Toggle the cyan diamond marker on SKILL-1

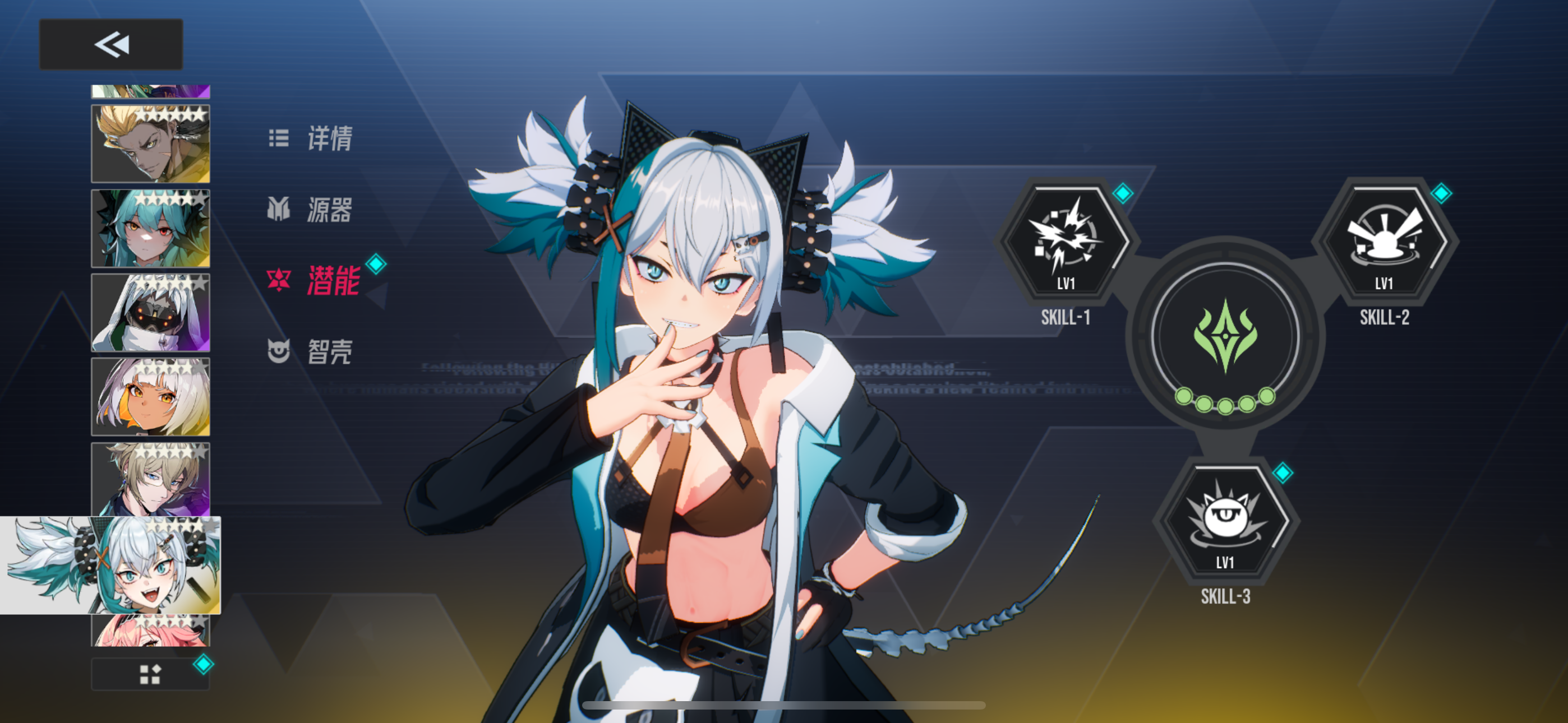(x=1124, y=194)
